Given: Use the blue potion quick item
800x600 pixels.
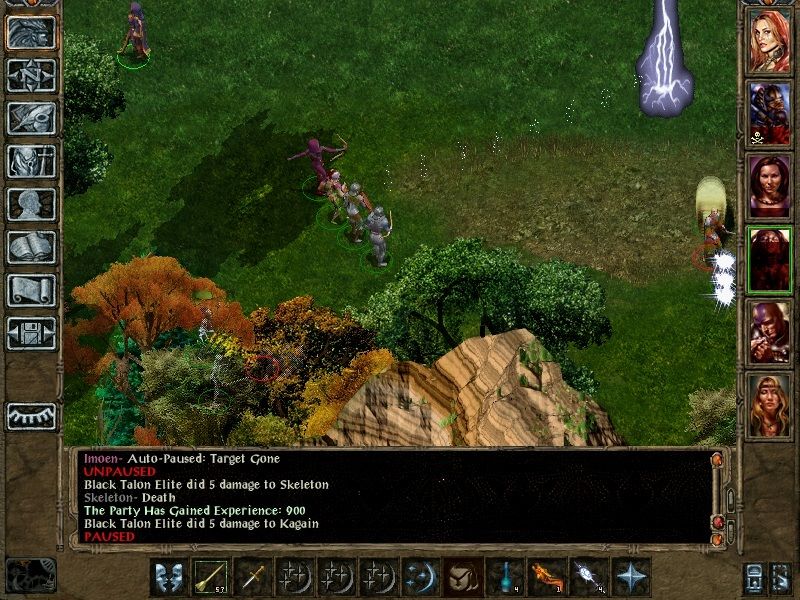Looking at the screenshot, I should point(505,577).
